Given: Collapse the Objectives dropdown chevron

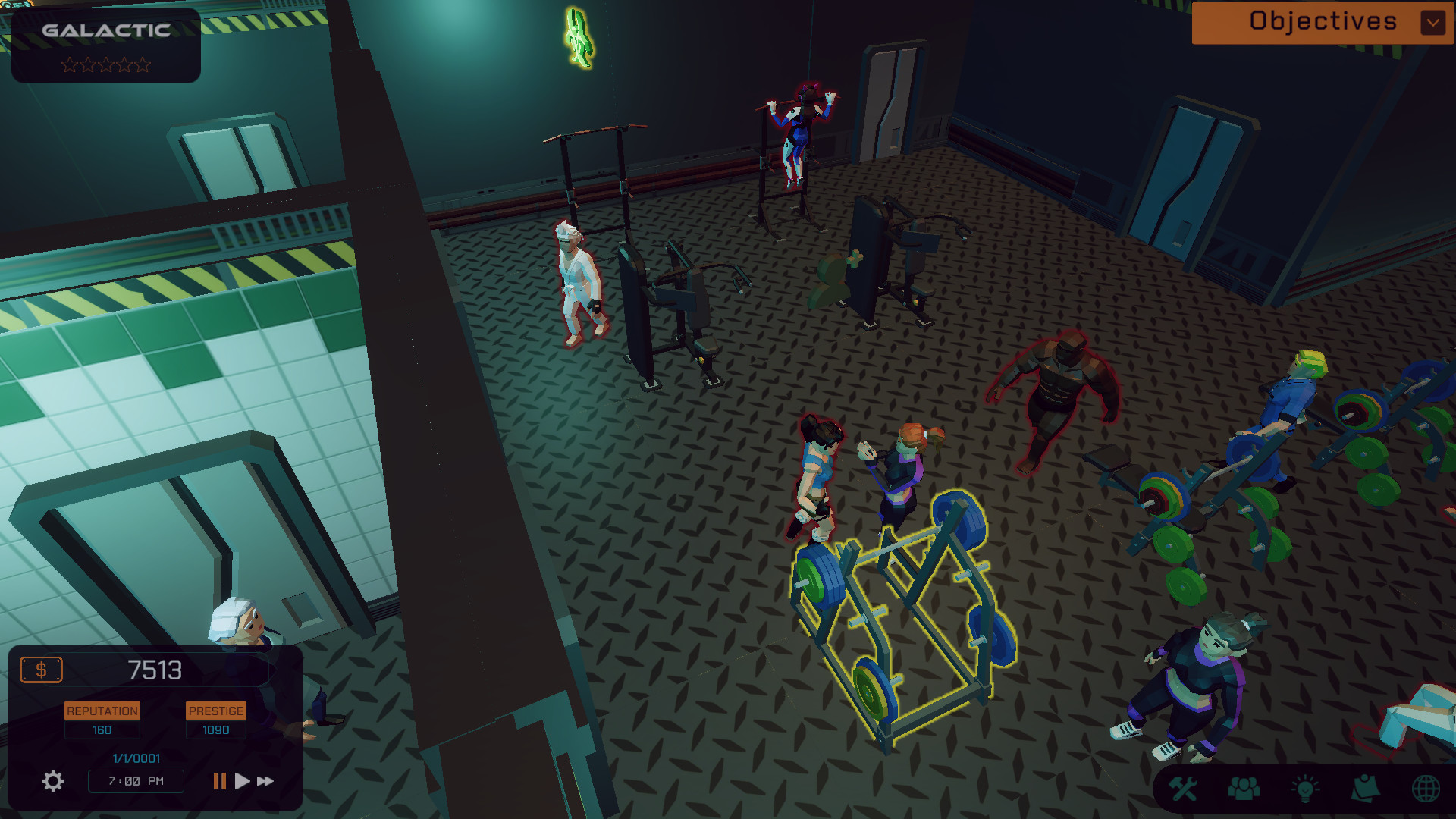Looking at the screenshot, I should point(1432,22).
